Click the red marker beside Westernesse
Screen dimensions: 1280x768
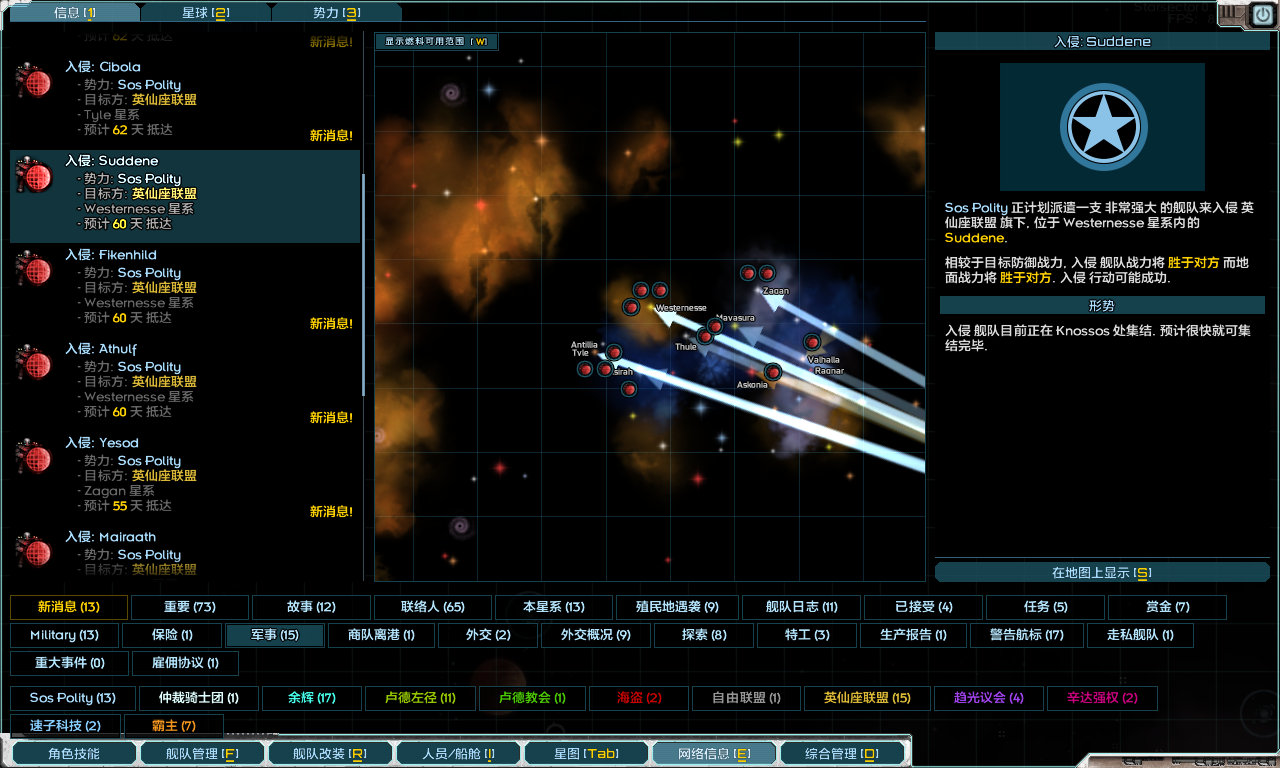click(x=631, y=306)
